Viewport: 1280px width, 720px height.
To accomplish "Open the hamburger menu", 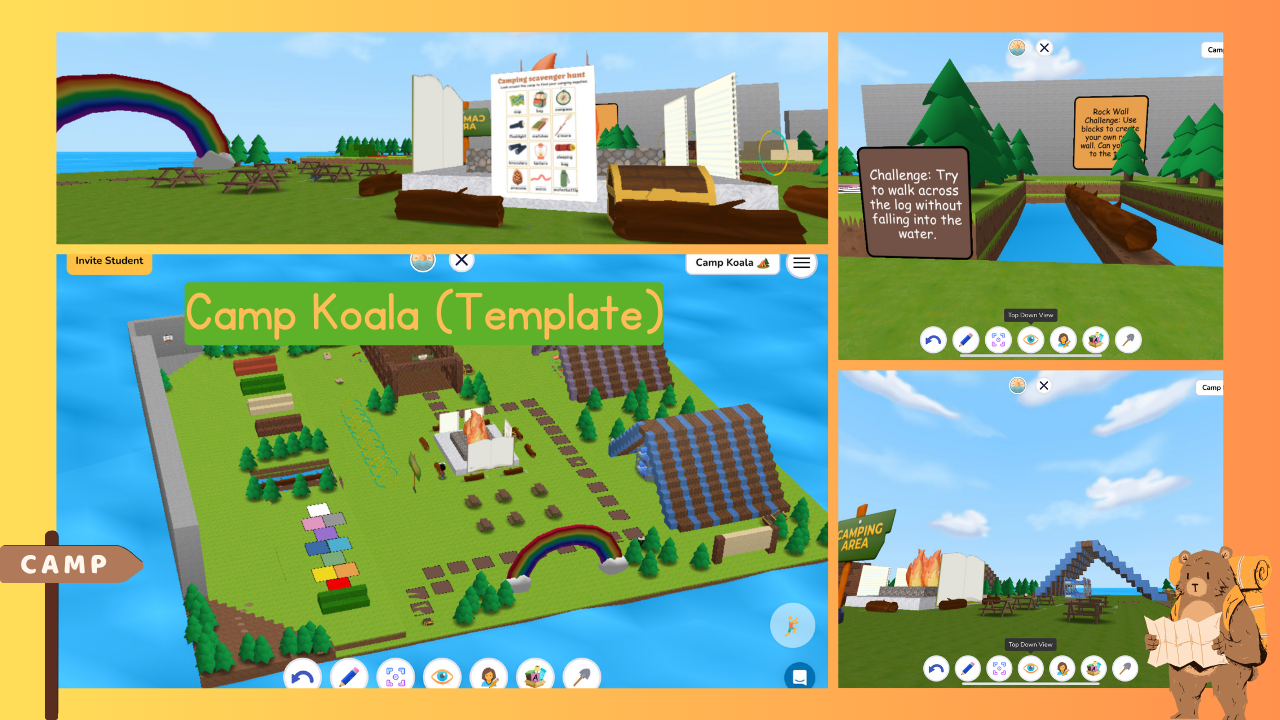I will (x=800, y=262).
